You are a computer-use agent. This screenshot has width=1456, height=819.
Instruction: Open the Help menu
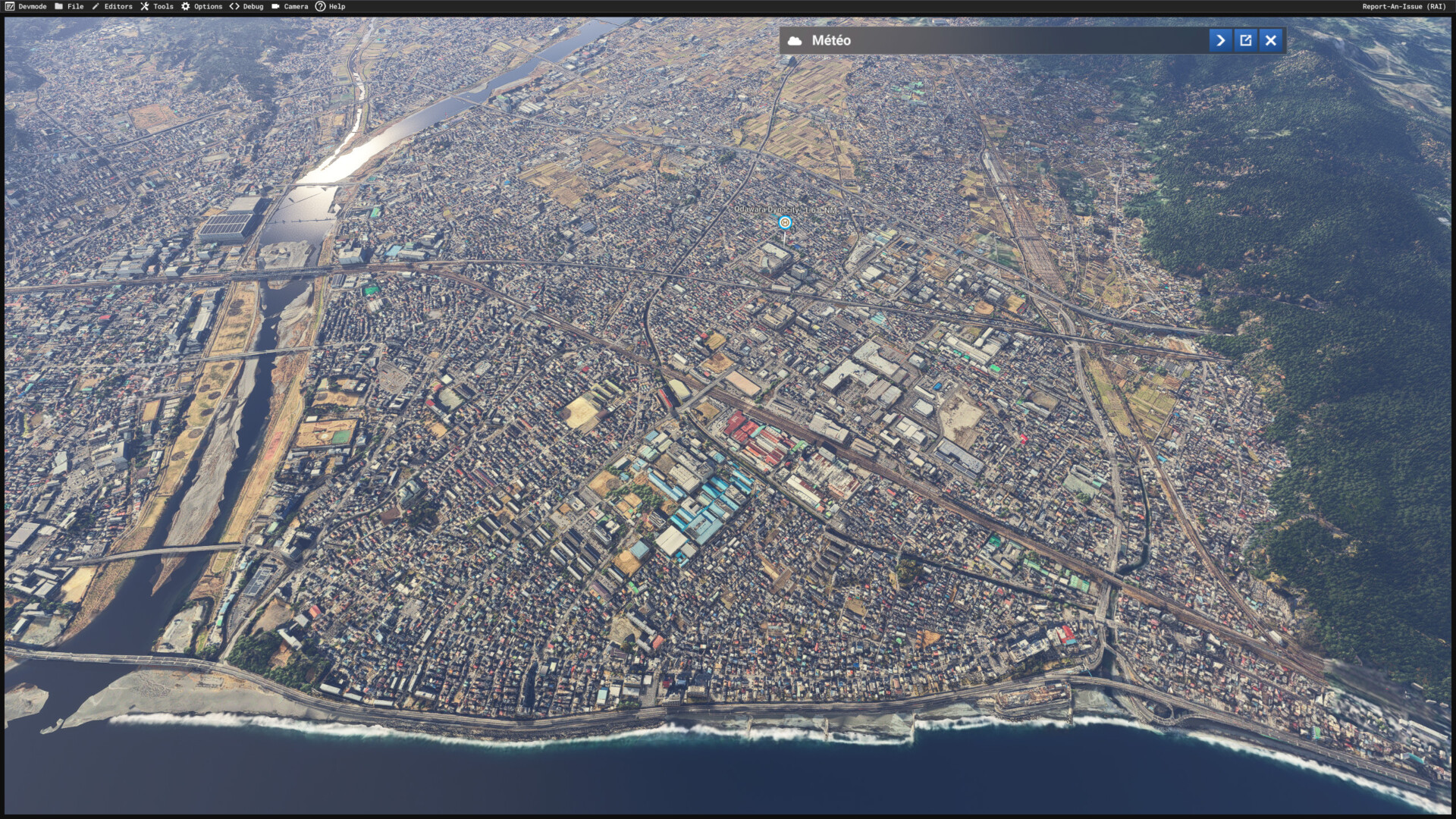(x=331, y=6)
